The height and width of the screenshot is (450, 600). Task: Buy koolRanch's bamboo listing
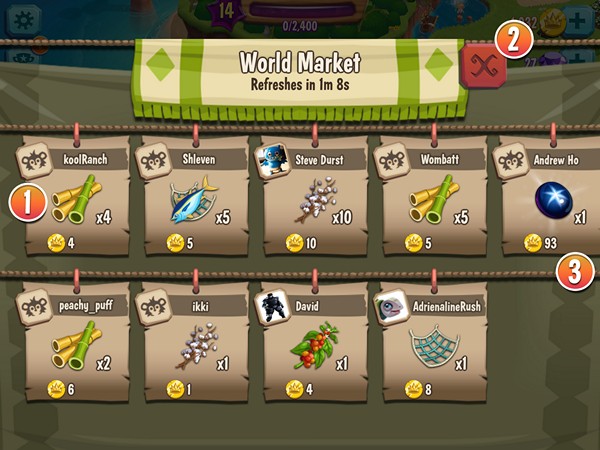(77, 198)
